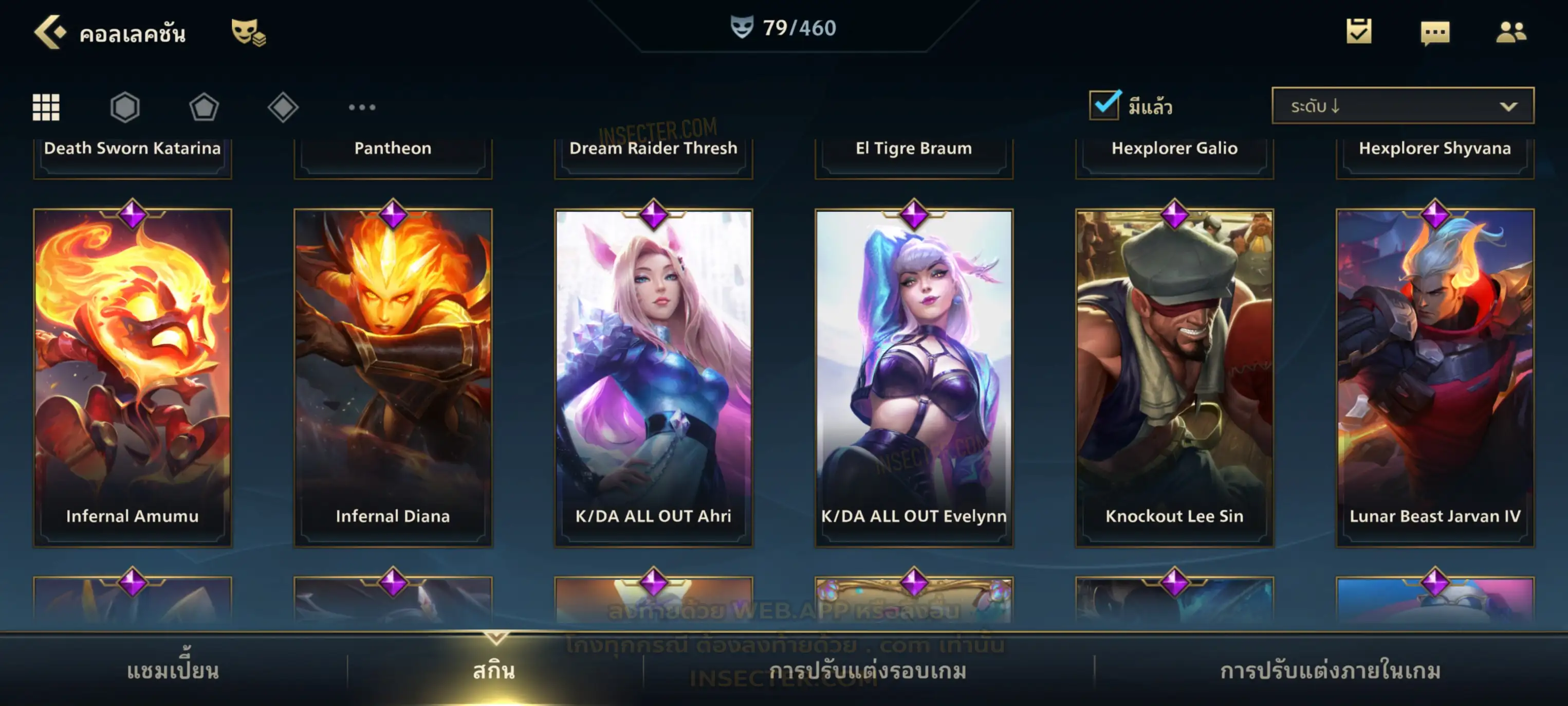Filter skins by the pentagon rarity icon
This screenshot has width=1568, height=706.
[x=204, y=108]
